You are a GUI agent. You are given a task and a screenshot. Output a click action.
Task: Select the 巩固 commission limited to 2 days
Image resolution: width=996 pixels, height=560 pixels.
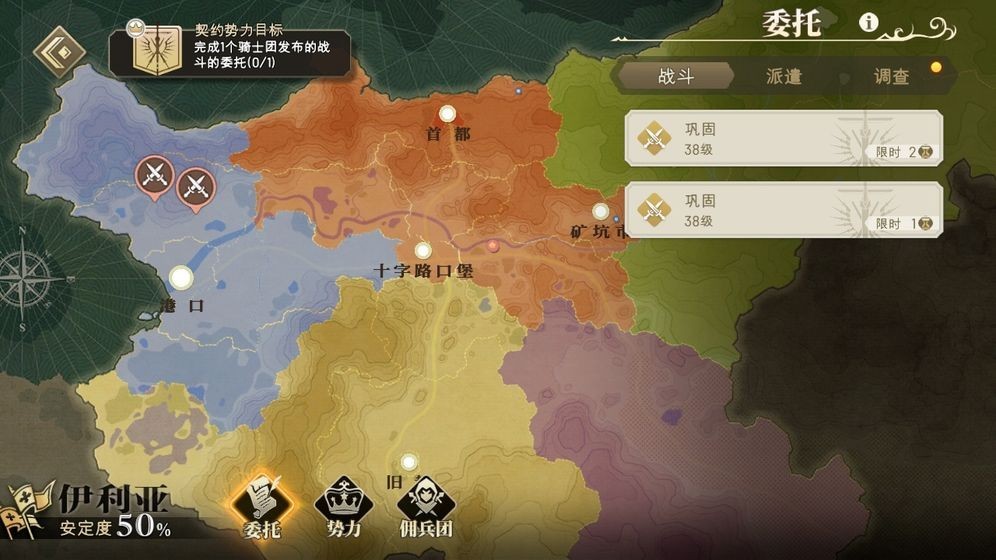783,138
